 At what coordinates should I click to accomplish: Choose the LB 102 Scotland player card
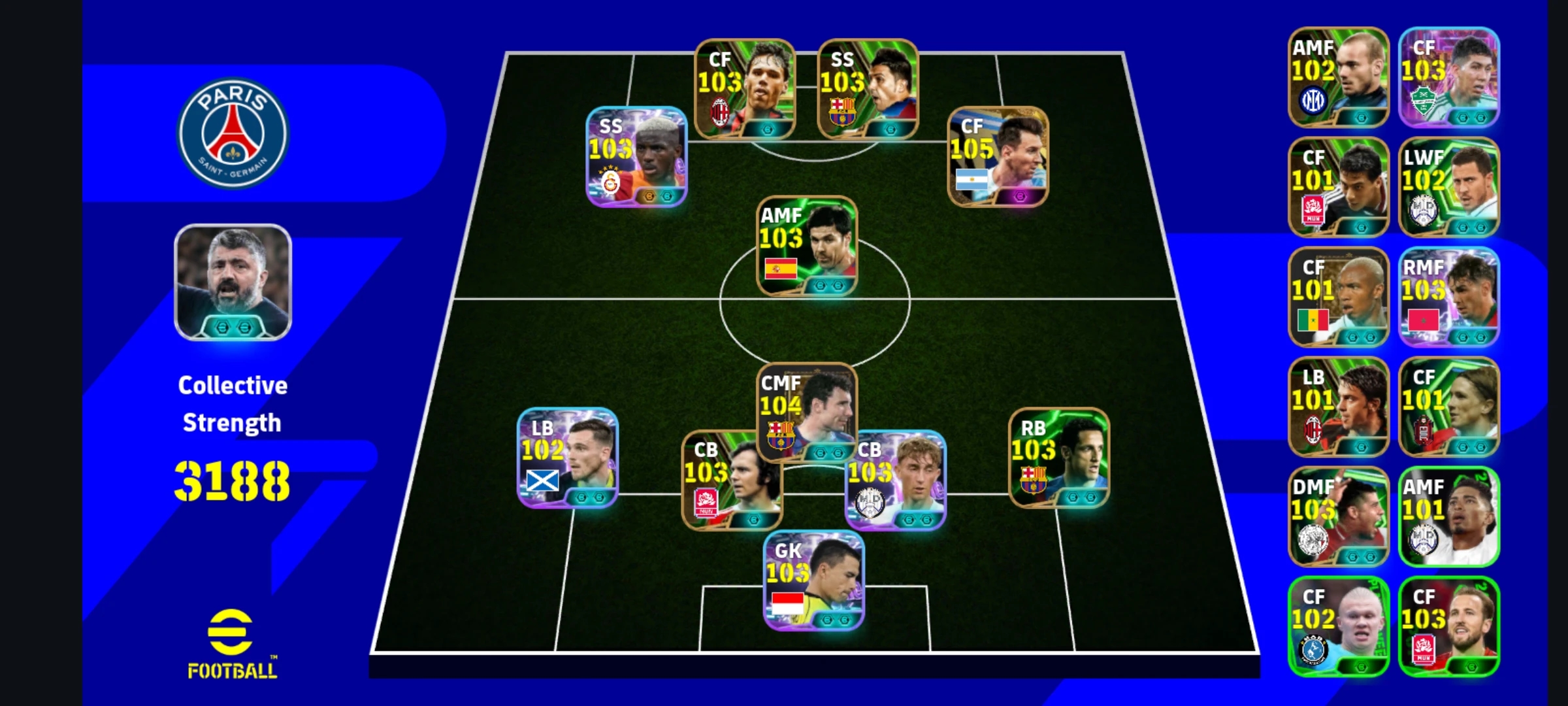click(567, 458)
